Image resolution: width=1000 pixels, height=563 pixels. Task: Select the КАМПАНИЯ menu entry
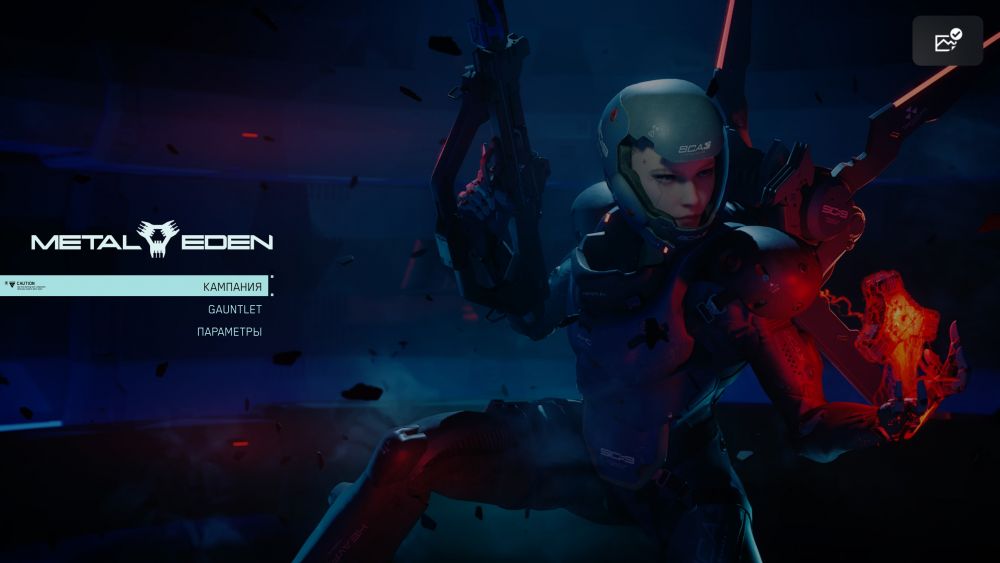pos(232,287)
